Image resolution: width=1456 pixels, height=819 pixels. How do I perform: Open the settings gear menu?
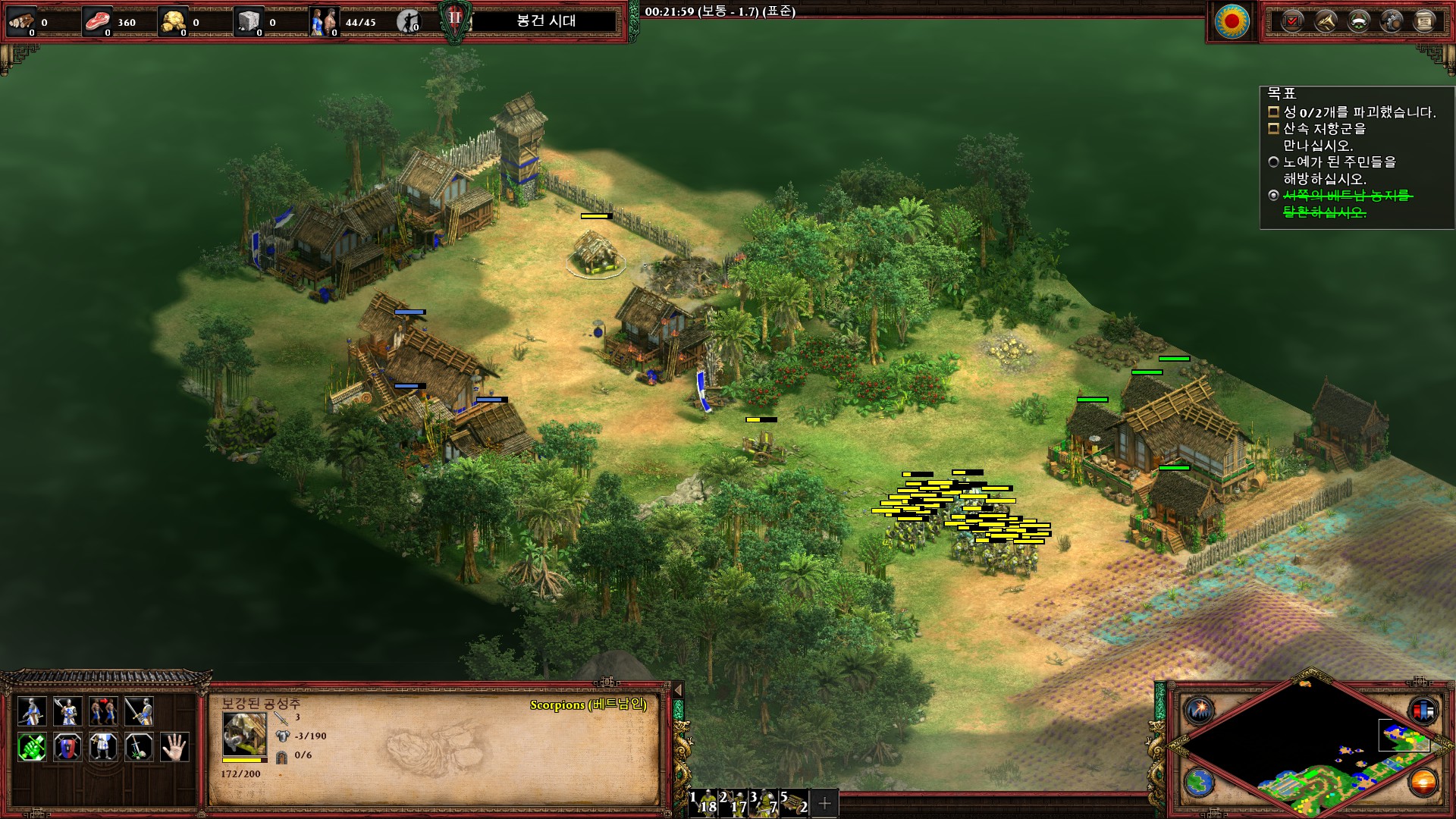pos(1392,21)
